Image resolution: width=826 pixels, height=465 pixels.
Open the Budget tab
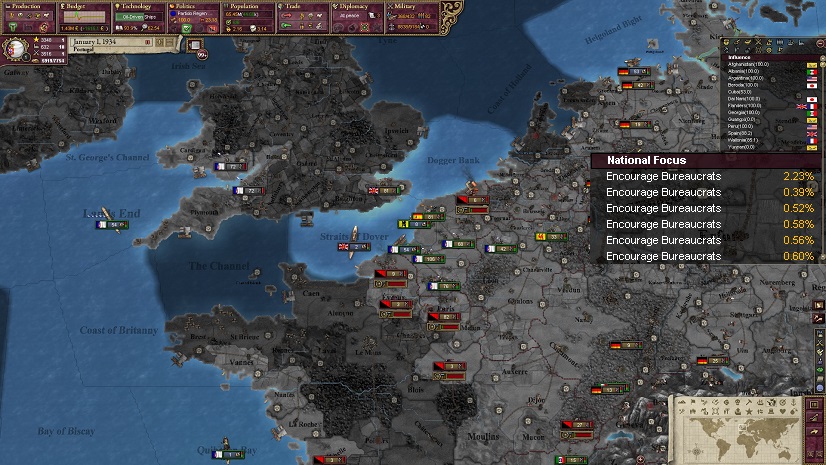85,6
